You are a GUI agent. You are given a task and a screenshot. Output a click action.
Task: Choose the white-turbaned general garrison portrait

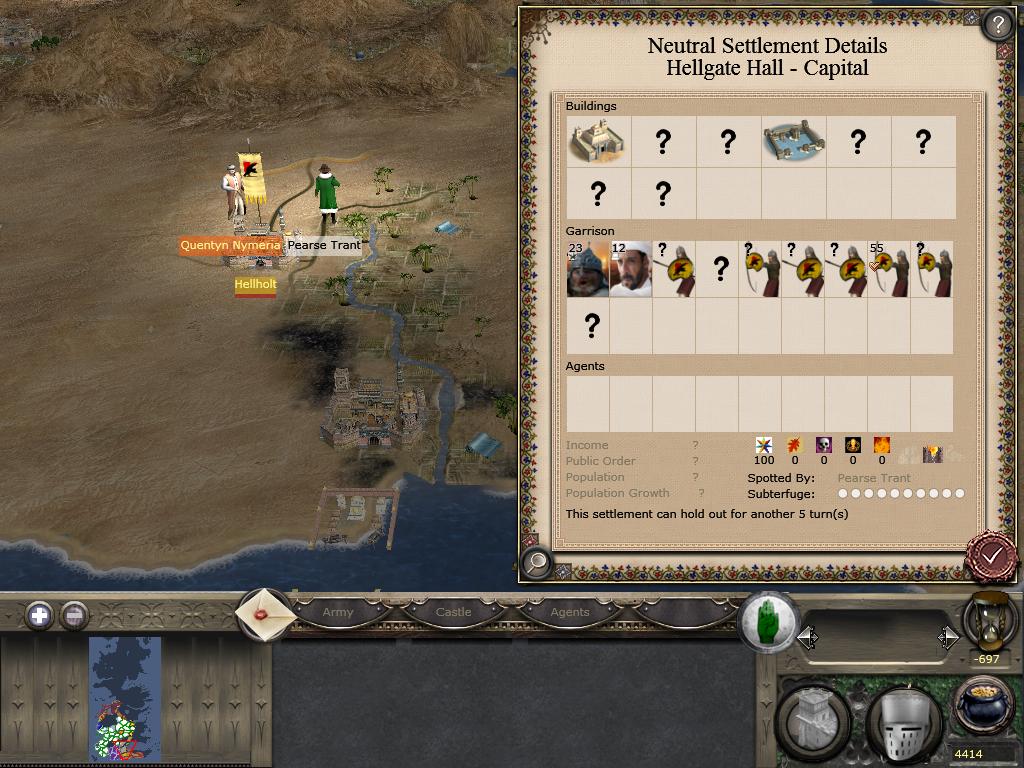pos(630,269)
